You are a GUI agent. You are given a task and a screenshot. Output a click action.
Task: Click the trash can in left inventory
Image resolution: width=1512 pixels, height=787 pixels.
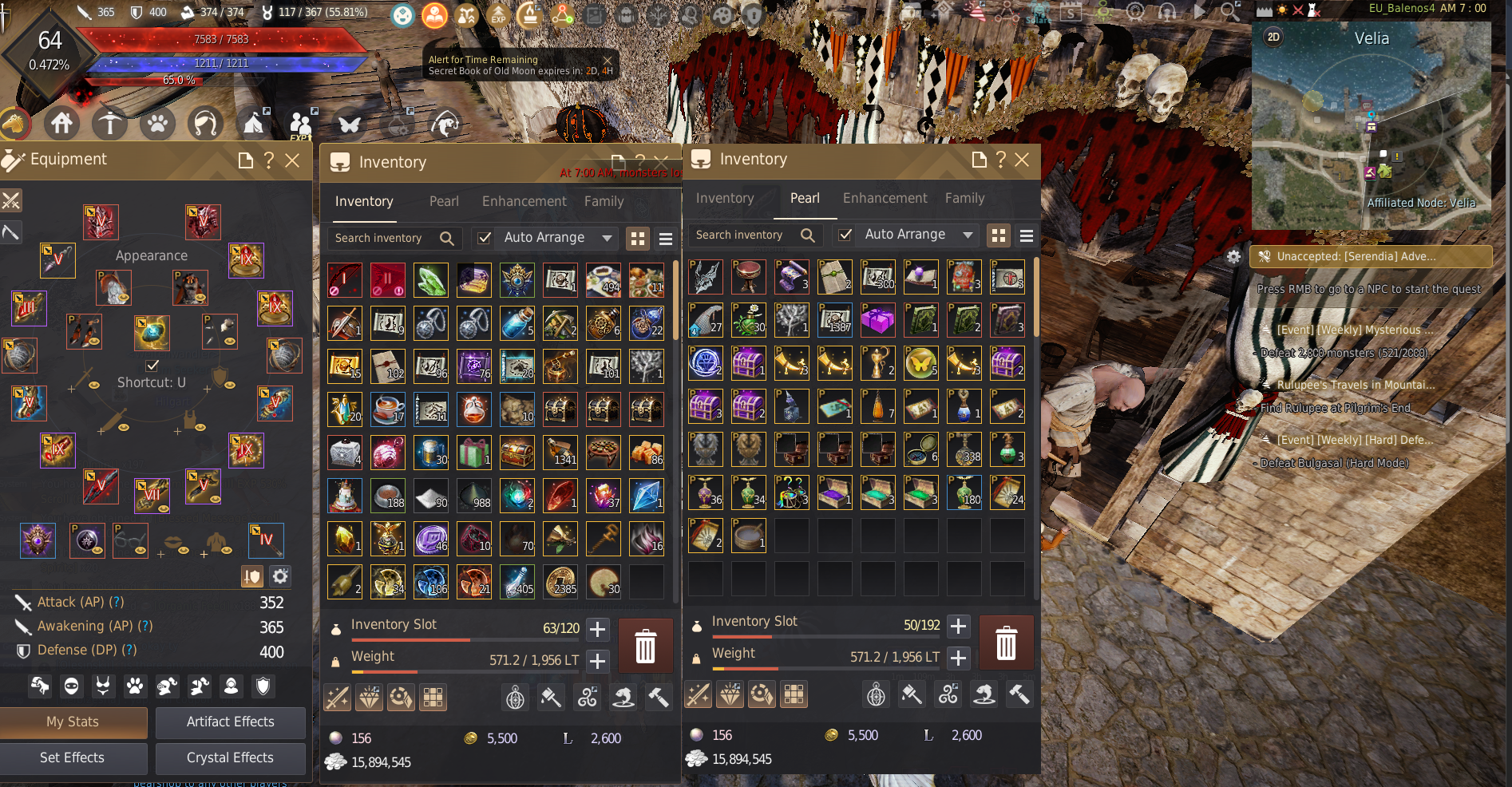tap(645, 645)
